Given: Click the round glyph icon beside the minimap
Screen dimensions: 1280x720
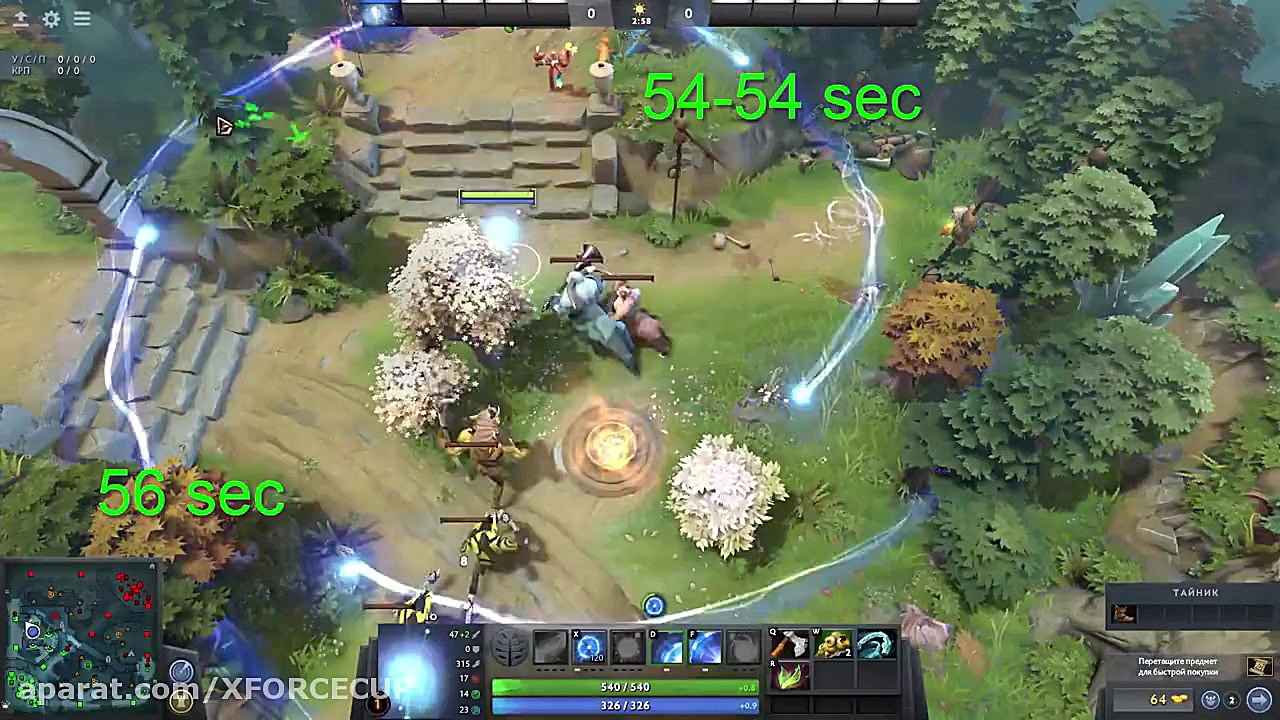Looking at the screenshot, I should tap(183, 672).
